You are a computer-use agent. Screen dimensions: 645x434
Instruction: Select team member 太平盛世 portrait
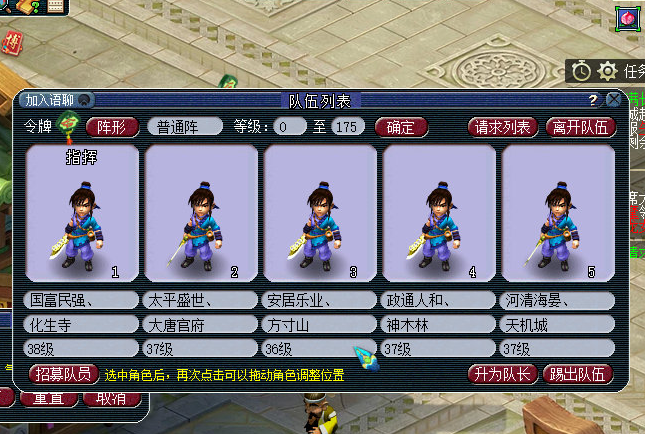coord(201,214)
